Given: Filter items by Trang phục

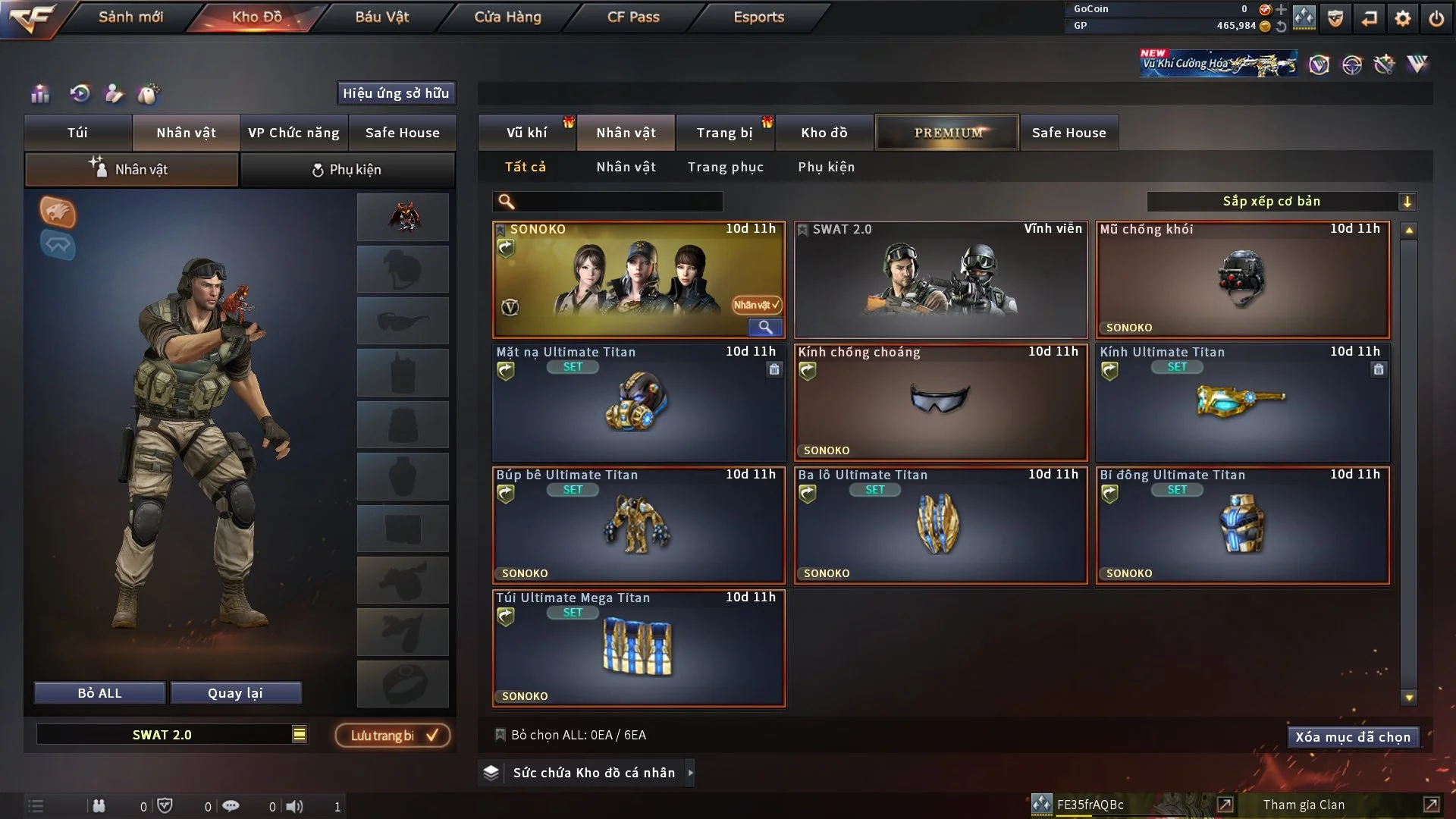Looking at the screenshot, I should [725, 167].
